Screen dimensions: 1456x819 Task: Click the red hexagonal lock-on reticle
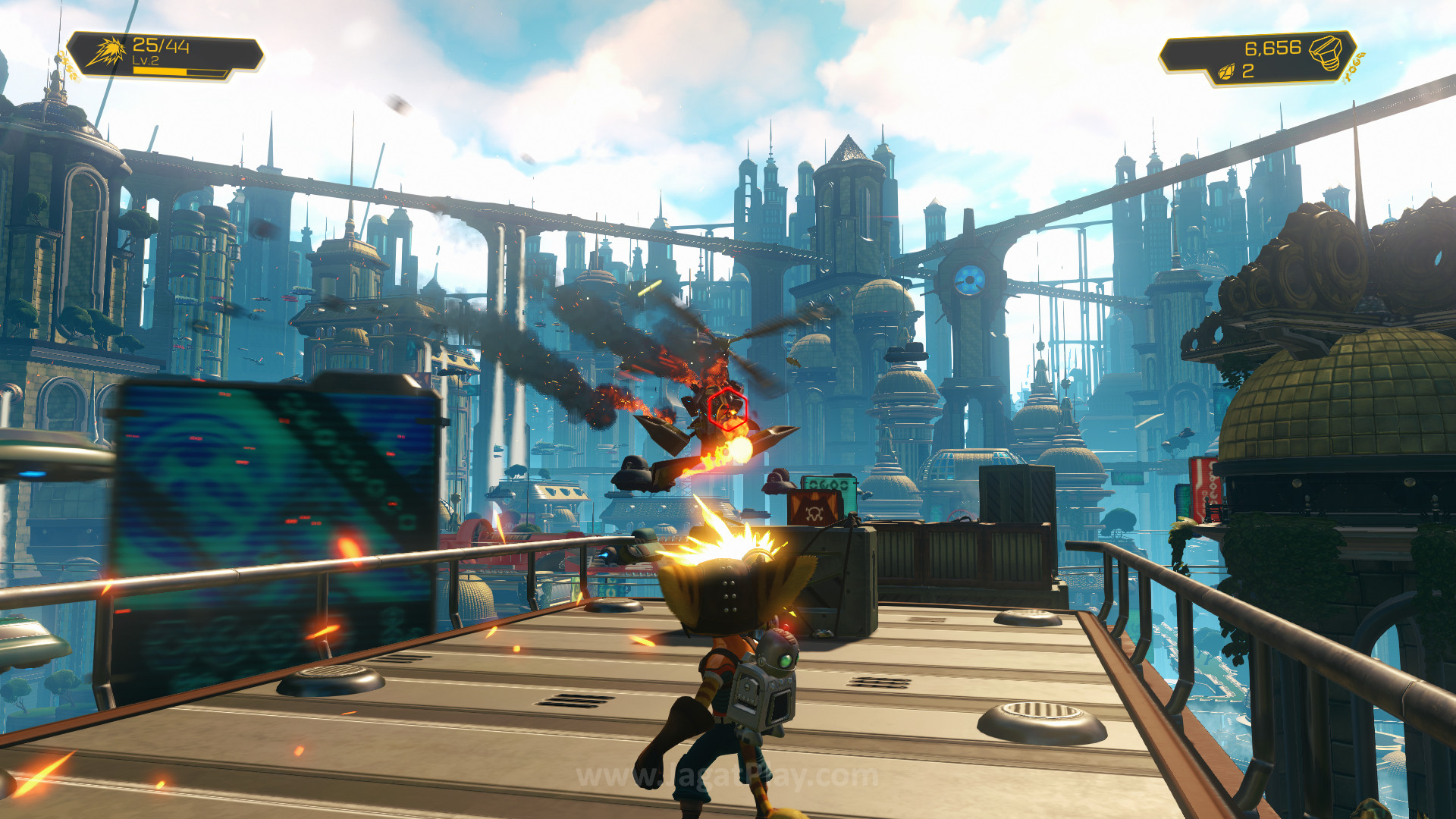[x=728, y=409]
